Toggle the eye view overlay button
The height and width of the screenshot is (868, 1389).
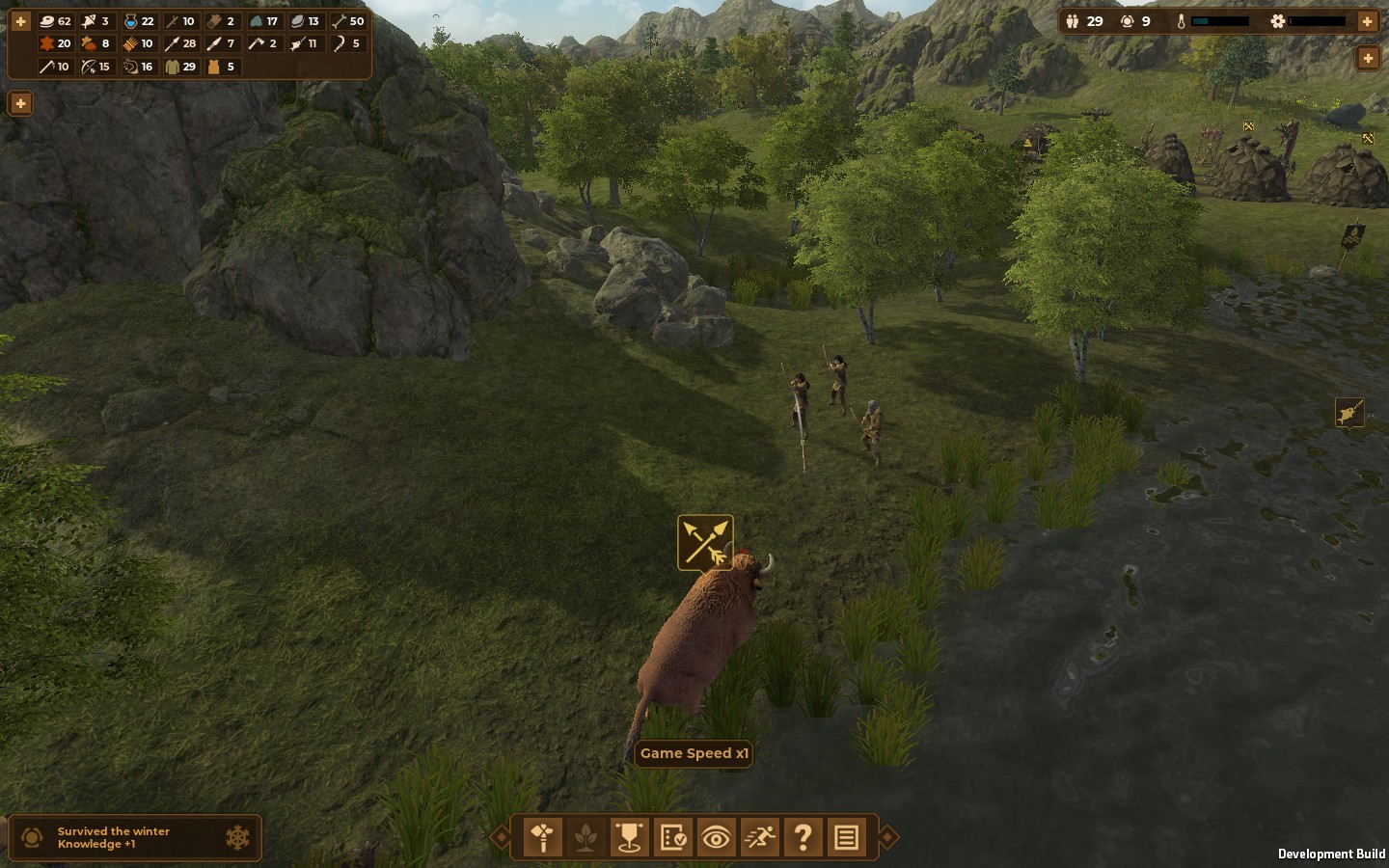716,837
